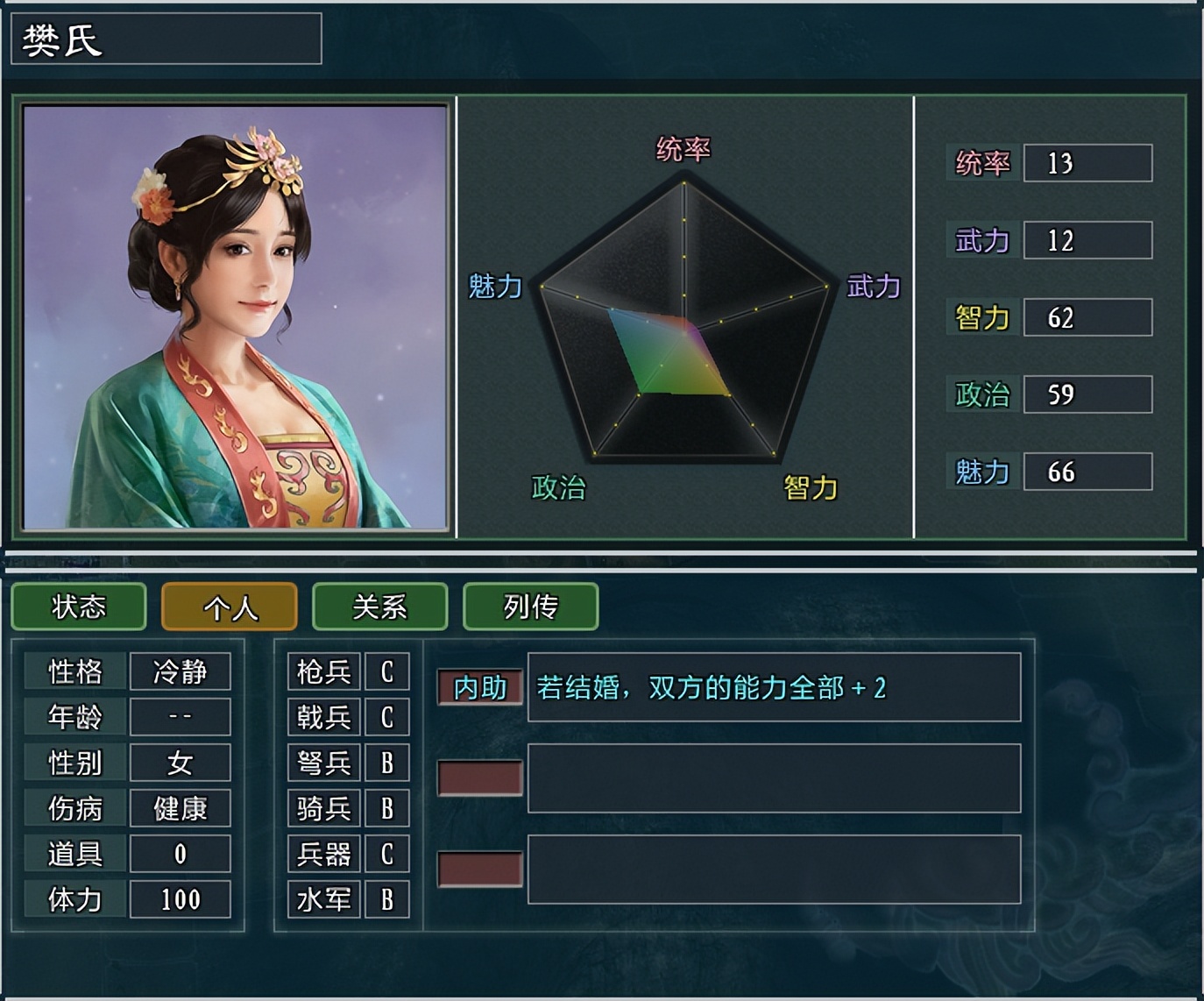Click the empty second skill slot badge
The image size is (1204, 1001).
tap(478, 777)
